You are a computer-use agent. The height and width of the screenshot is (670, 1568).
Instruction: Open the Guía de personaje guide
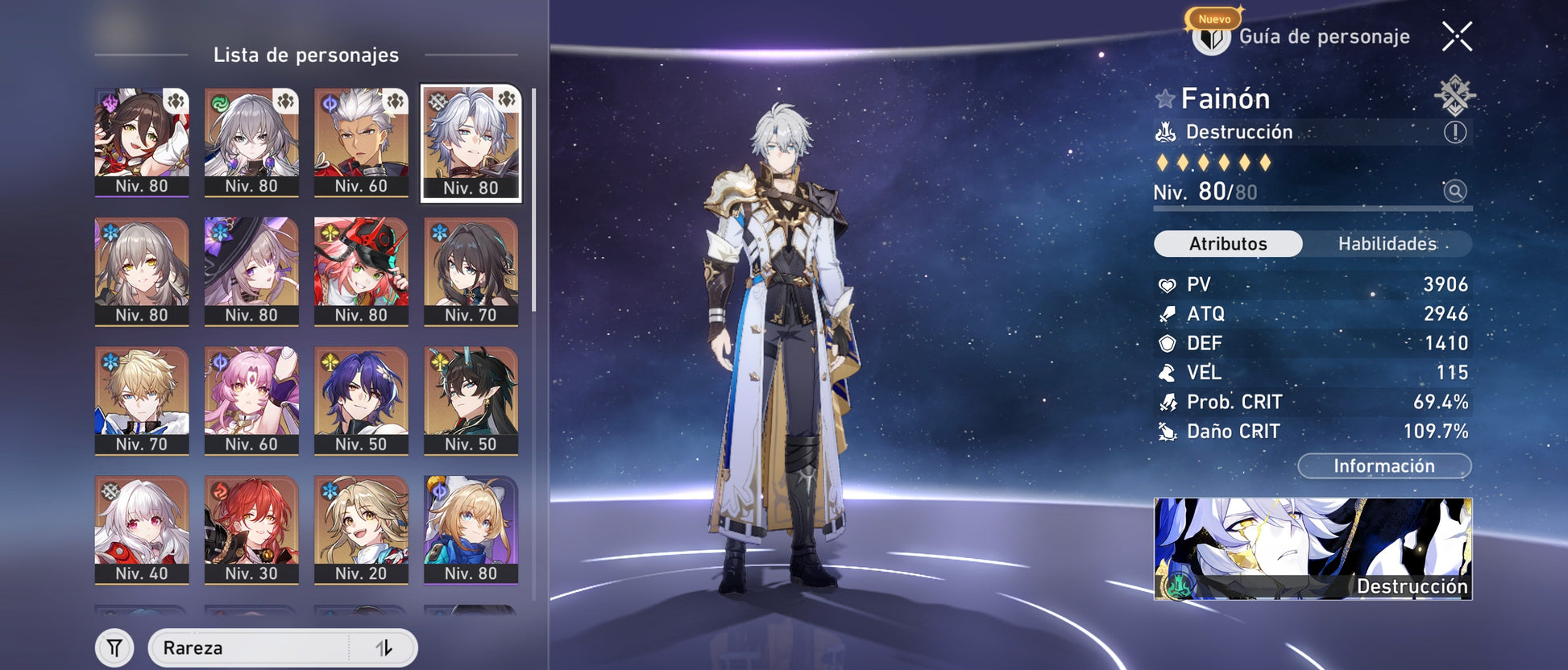click(x=1301, y=37)
